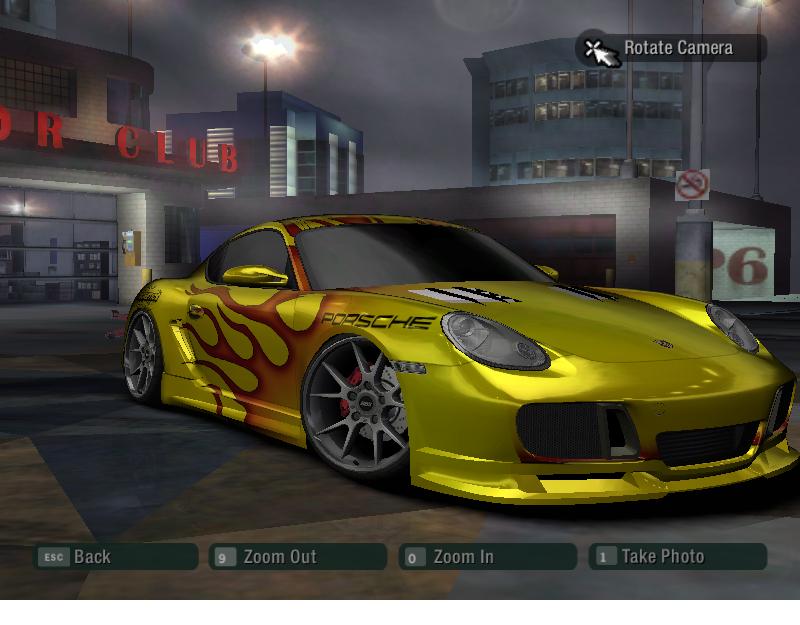Viewport: 800px width, 625px height.
Task: Choose the Zoom Out button
Action: click(x=297, y=557)
